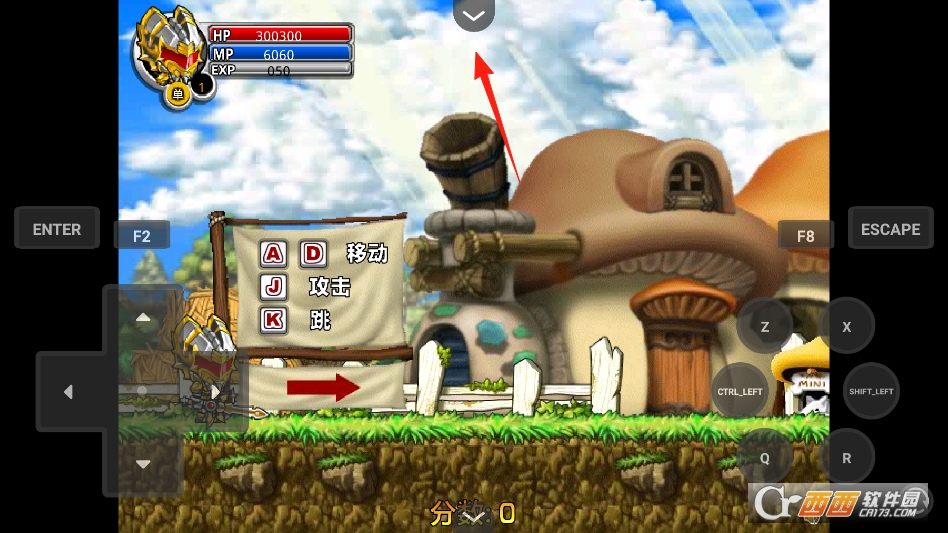Tap the d-pad left arrow

68,392
